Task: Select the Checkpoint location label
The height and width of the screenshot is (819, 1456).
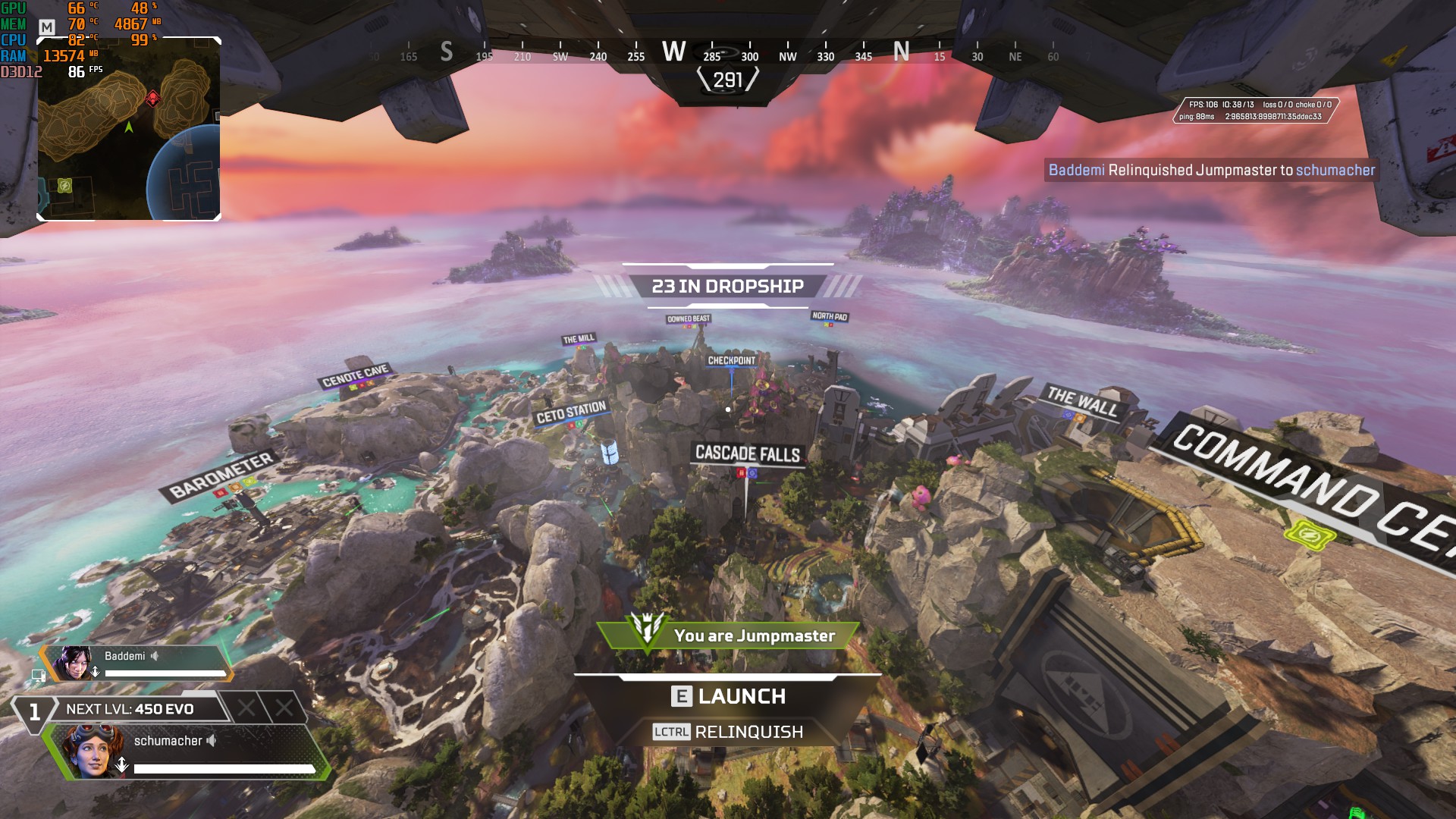Action: coord(731,360)
